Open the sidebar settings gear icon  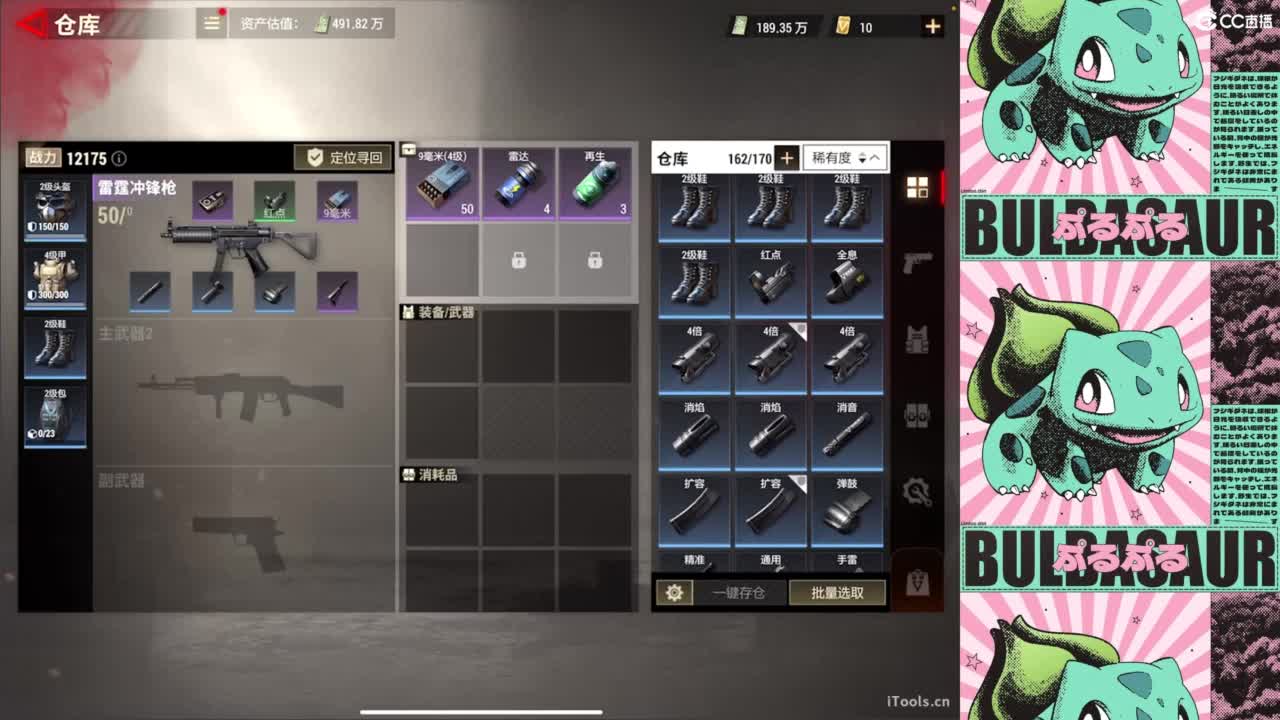tap(918, 490)
